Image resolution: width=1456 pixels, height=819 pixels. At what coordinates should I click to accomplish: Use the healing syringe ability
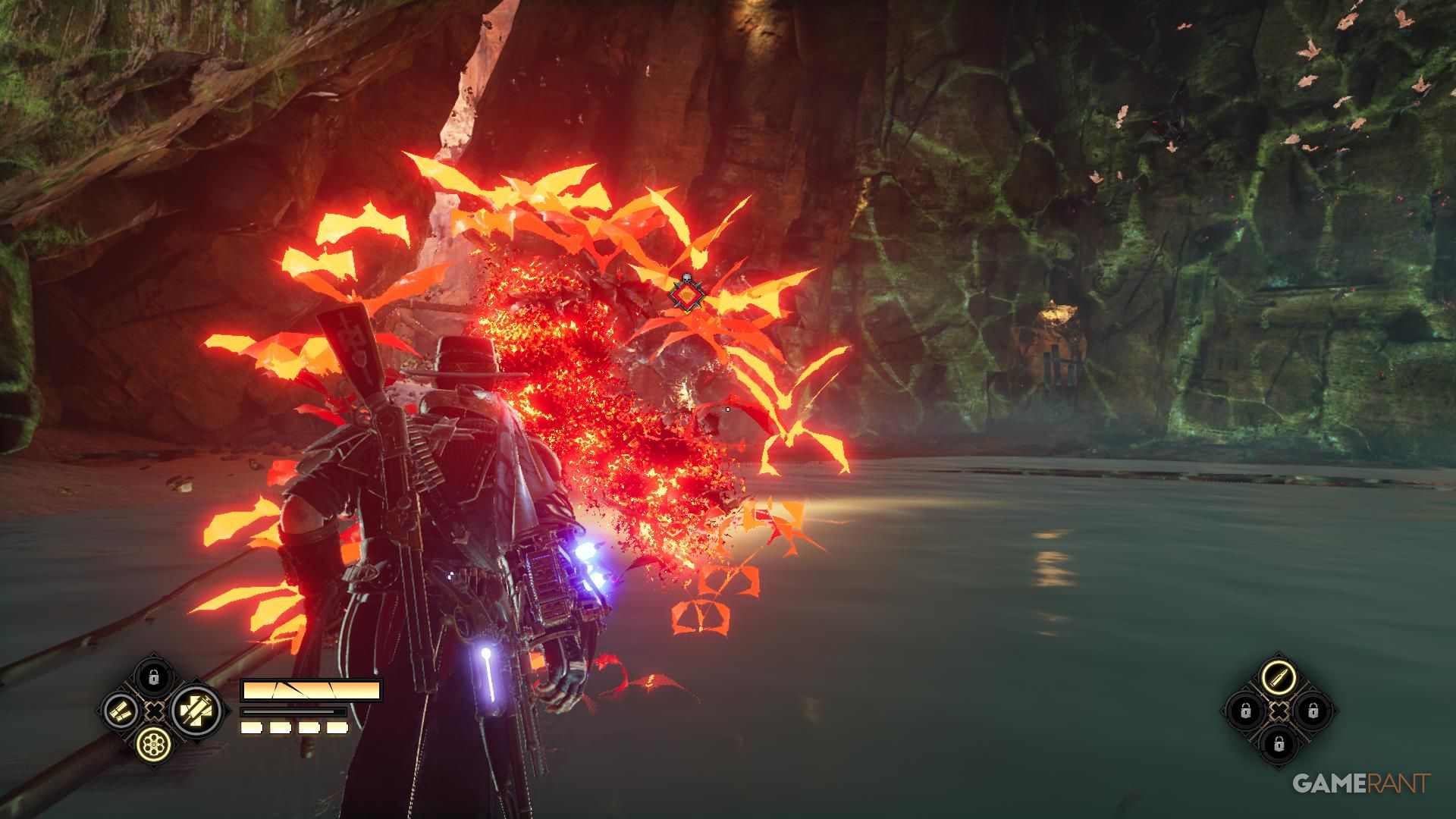click(x=195, y=711)
